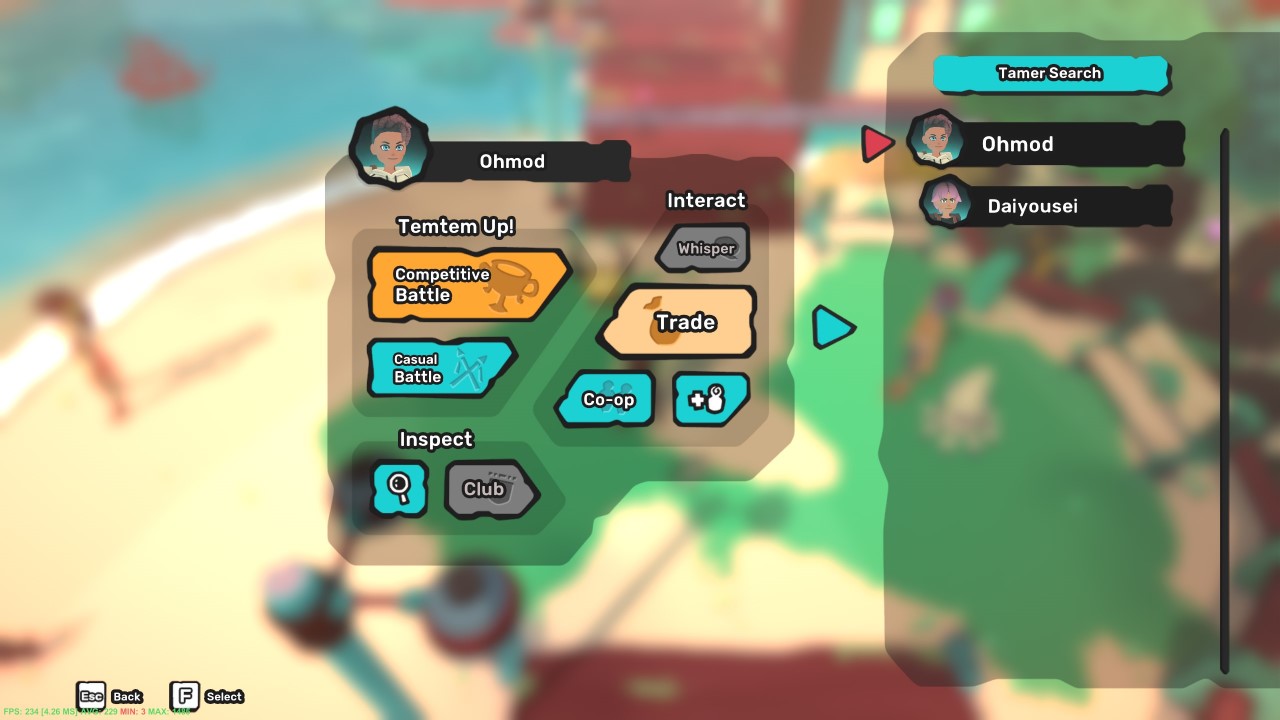1280x720 pixels.
Task: Send a Whisper to Ohmod
Action: (x=702, y=247)
